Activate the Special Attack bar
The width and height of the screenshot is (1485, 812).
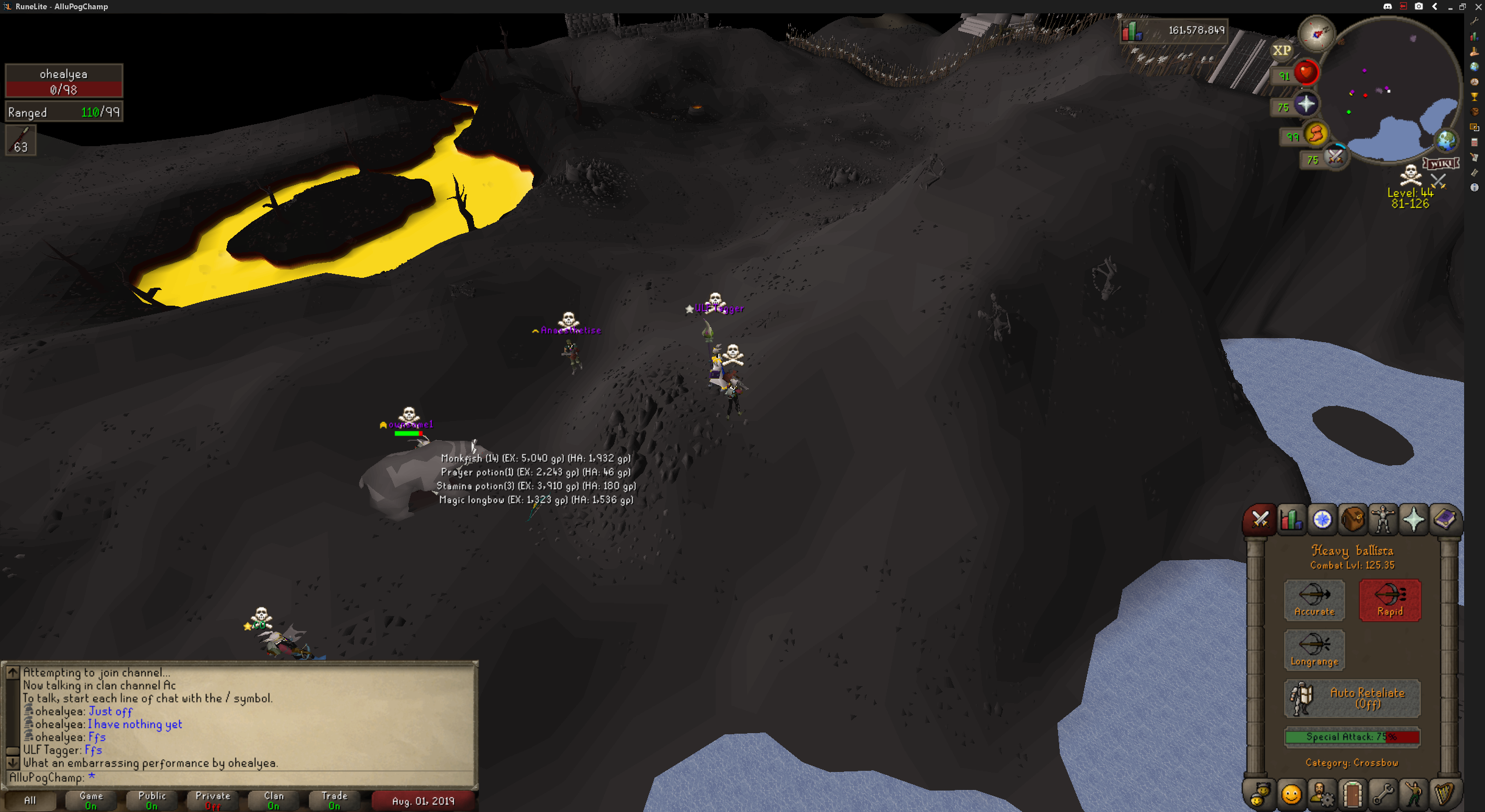tap(1352, 737)
